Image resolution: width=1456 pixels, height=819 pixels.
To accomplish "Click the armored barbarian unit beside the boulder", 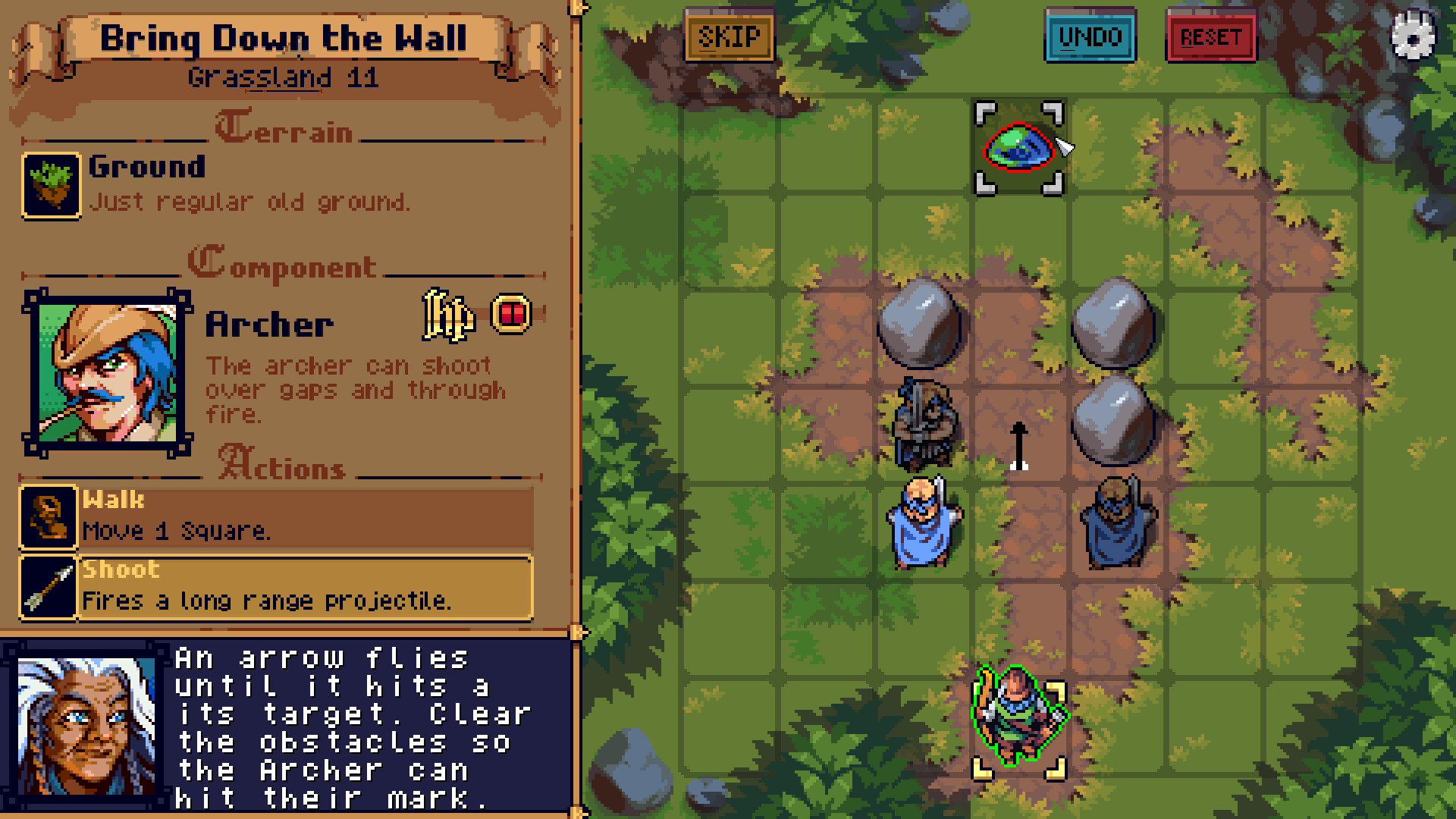I will [924, 422].
